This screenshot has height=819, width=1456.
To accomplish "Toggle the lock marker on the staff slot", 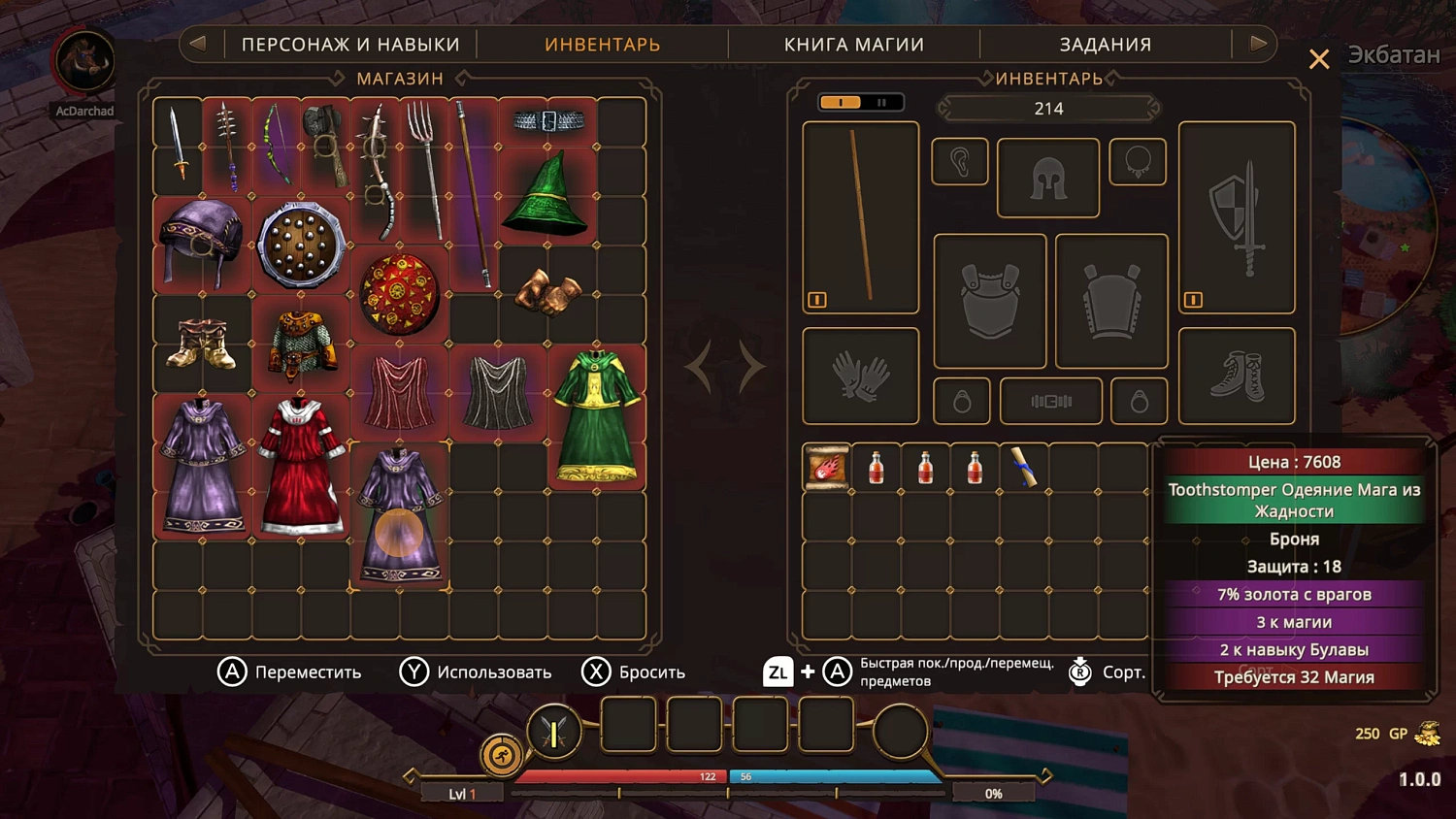I will 816,300.
